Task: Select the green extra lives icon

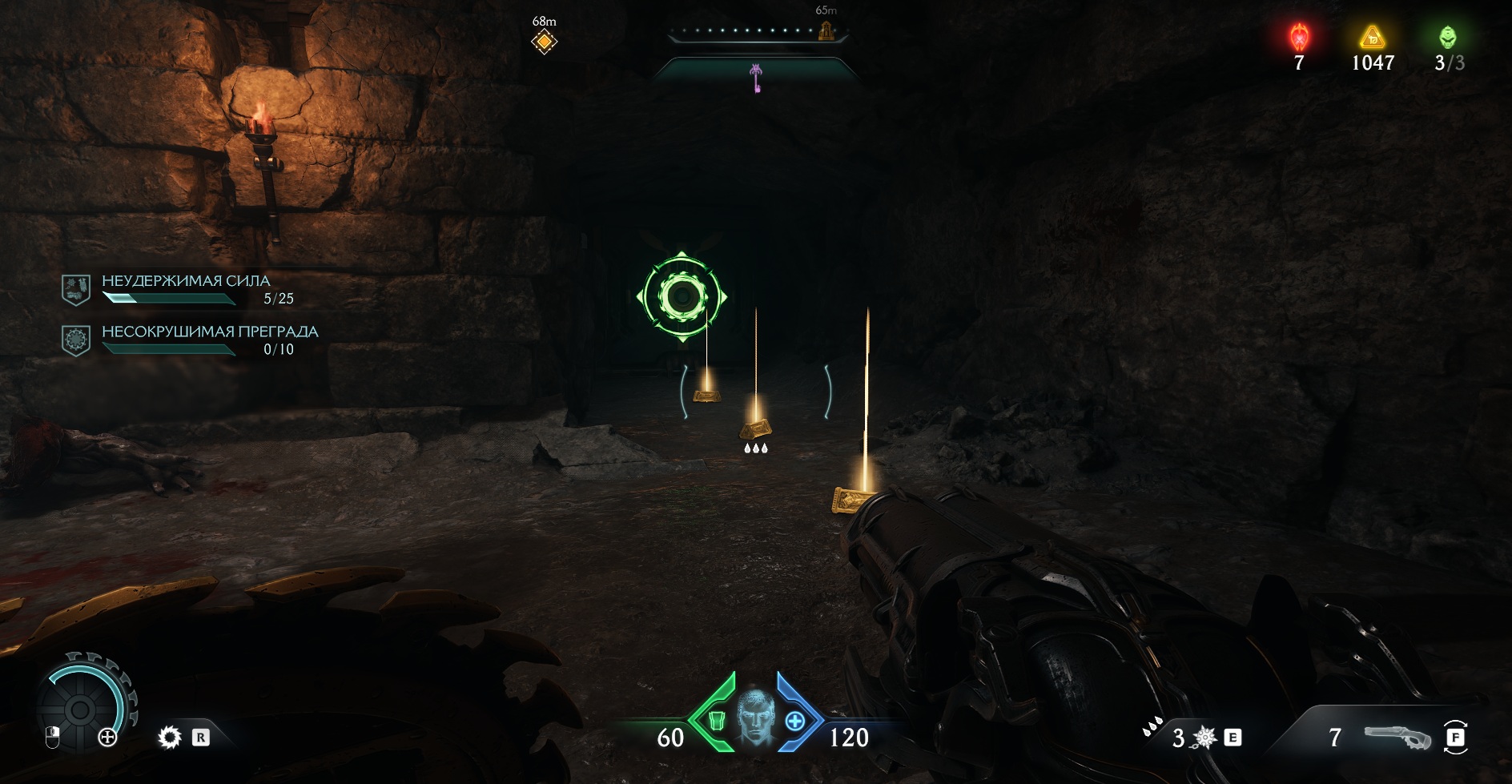Action: click(1448, 38)
